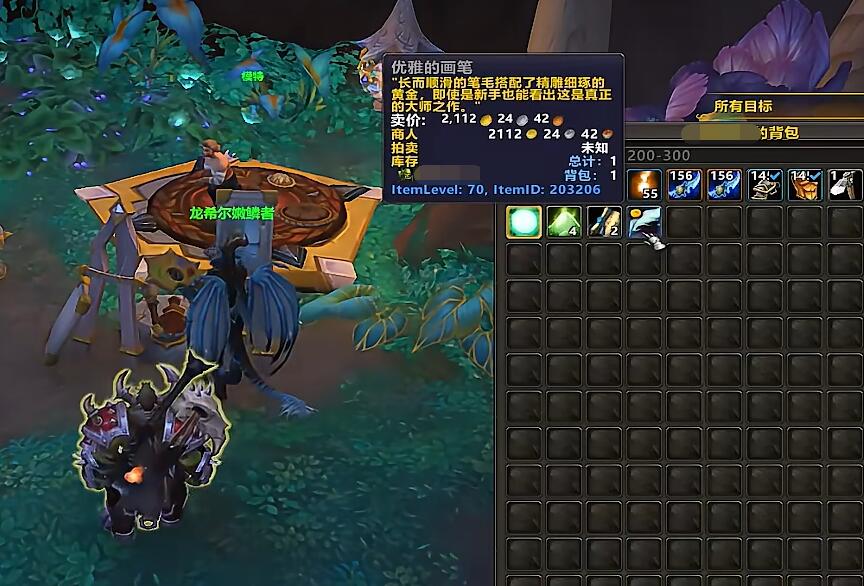Image resolution: width=864 pixels, height=586 pixels.
Task: Select the orange chest armor item
Action: (x=804, y=185)
